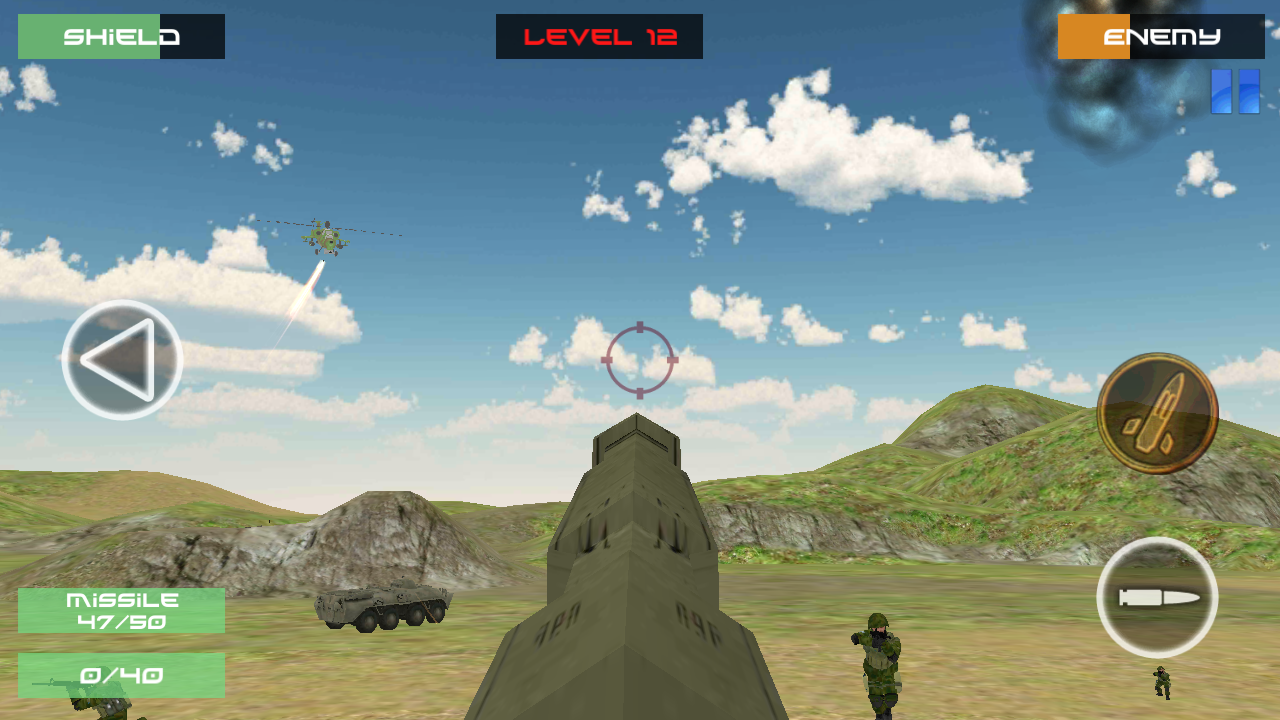Fire the missile launcher icon
The height and width of the screenshot is (720, 1280).
pyautogui.click(x=1158, y=410)
